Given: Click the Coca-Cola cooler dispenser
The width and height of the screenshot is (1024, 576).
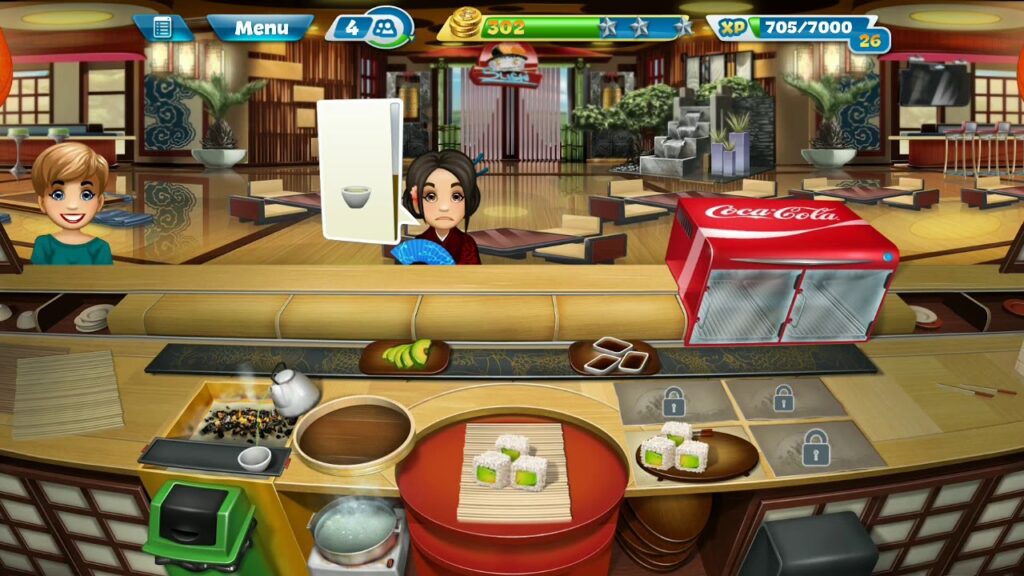Looking at the screenshot, I should (x=781, y=272).
